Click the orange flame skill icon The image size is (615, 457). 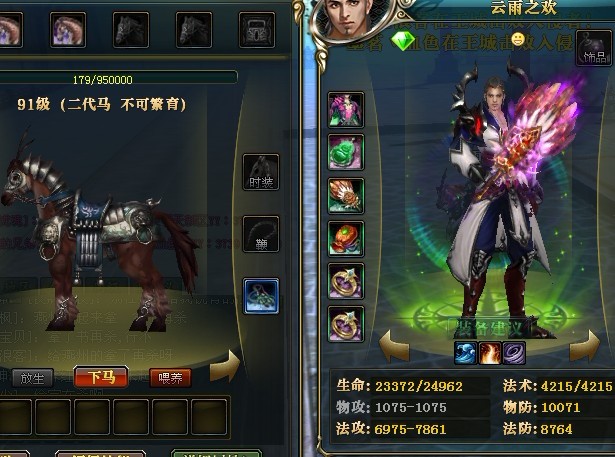[490, 352]
